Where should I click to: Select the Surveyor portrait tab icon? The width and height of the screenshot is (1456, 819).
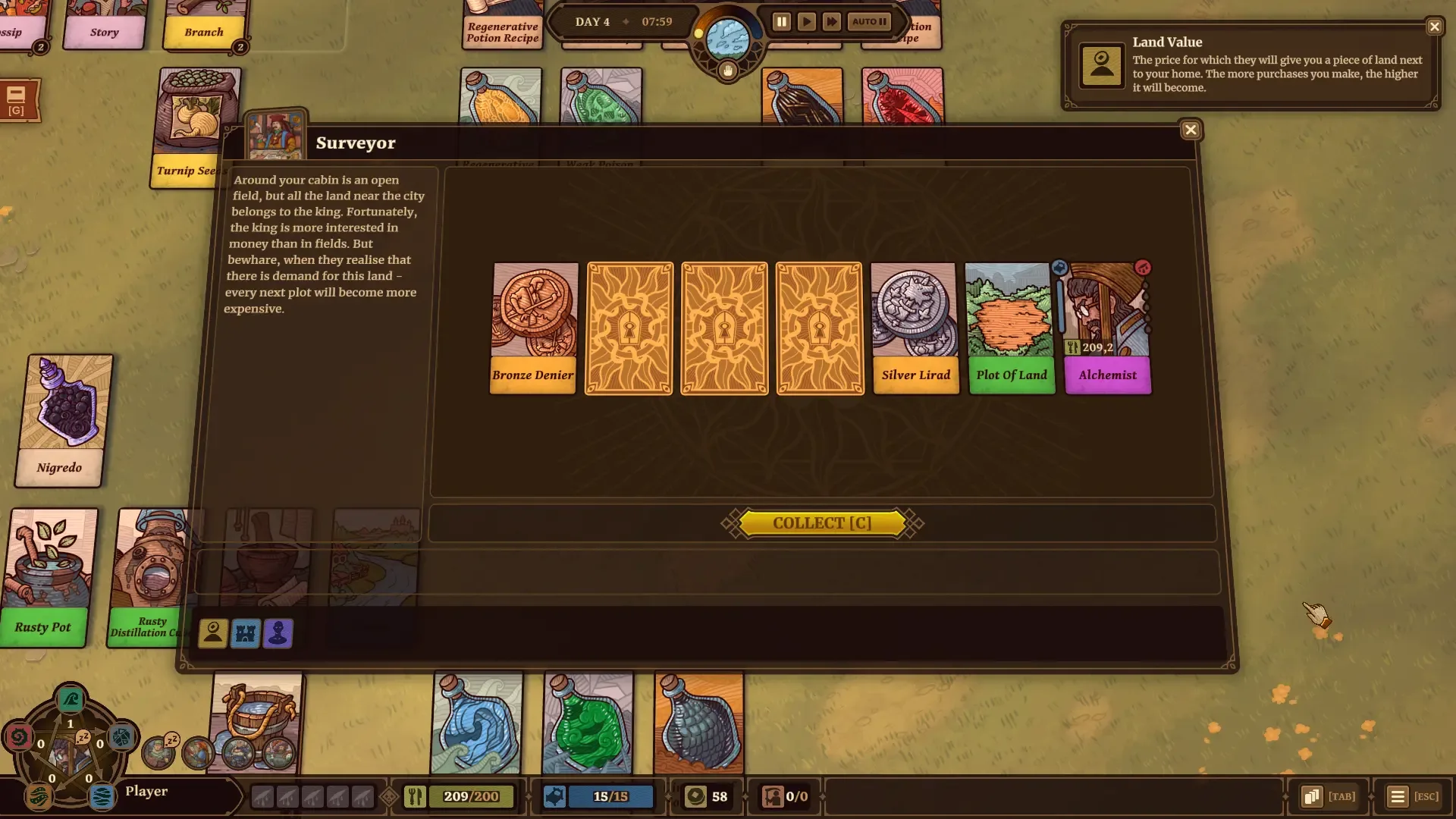pyautogui.click(x=212, y=633)
